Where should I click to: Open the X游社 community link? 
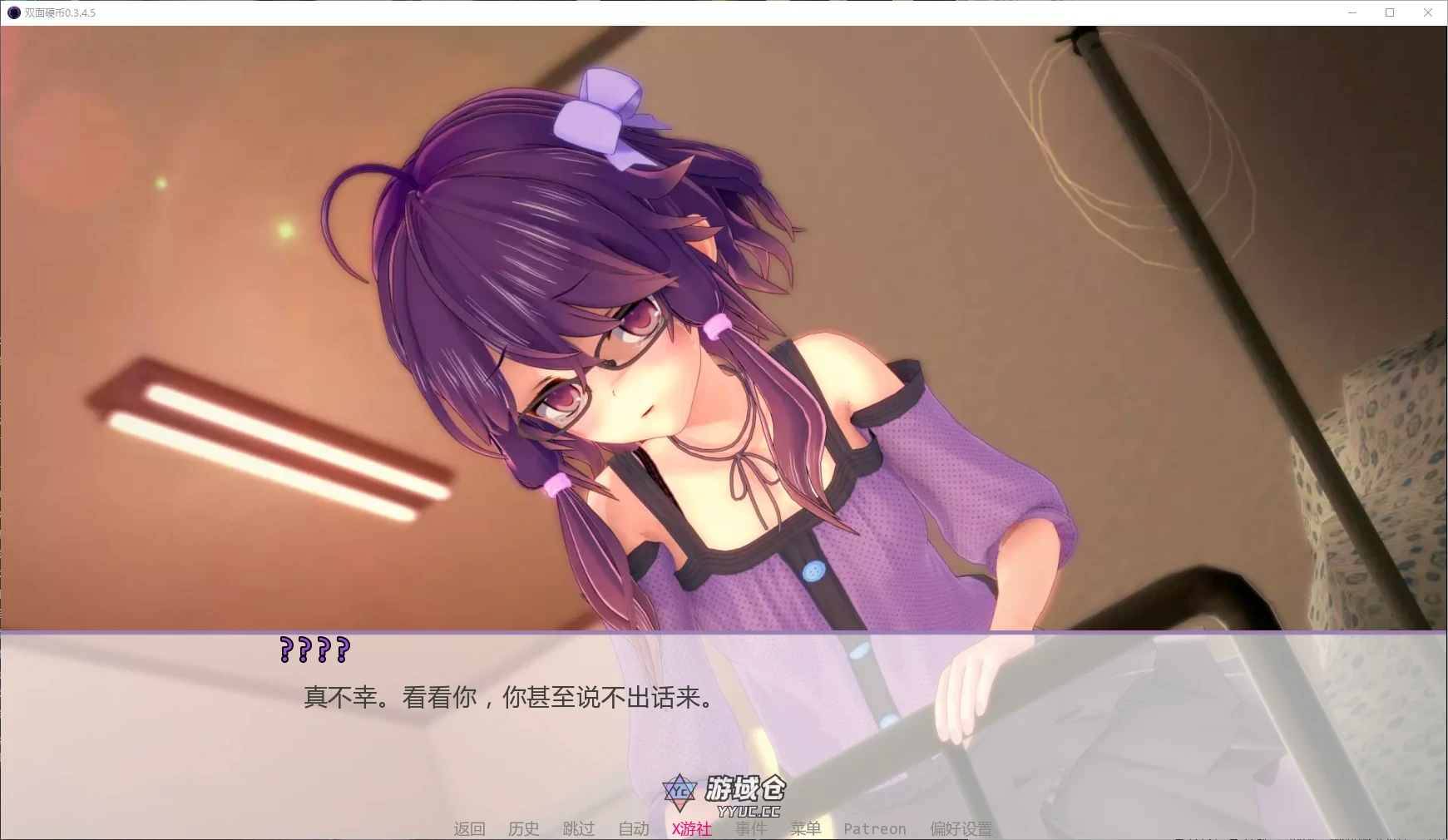pyautogui.click(x=691, y=828)
